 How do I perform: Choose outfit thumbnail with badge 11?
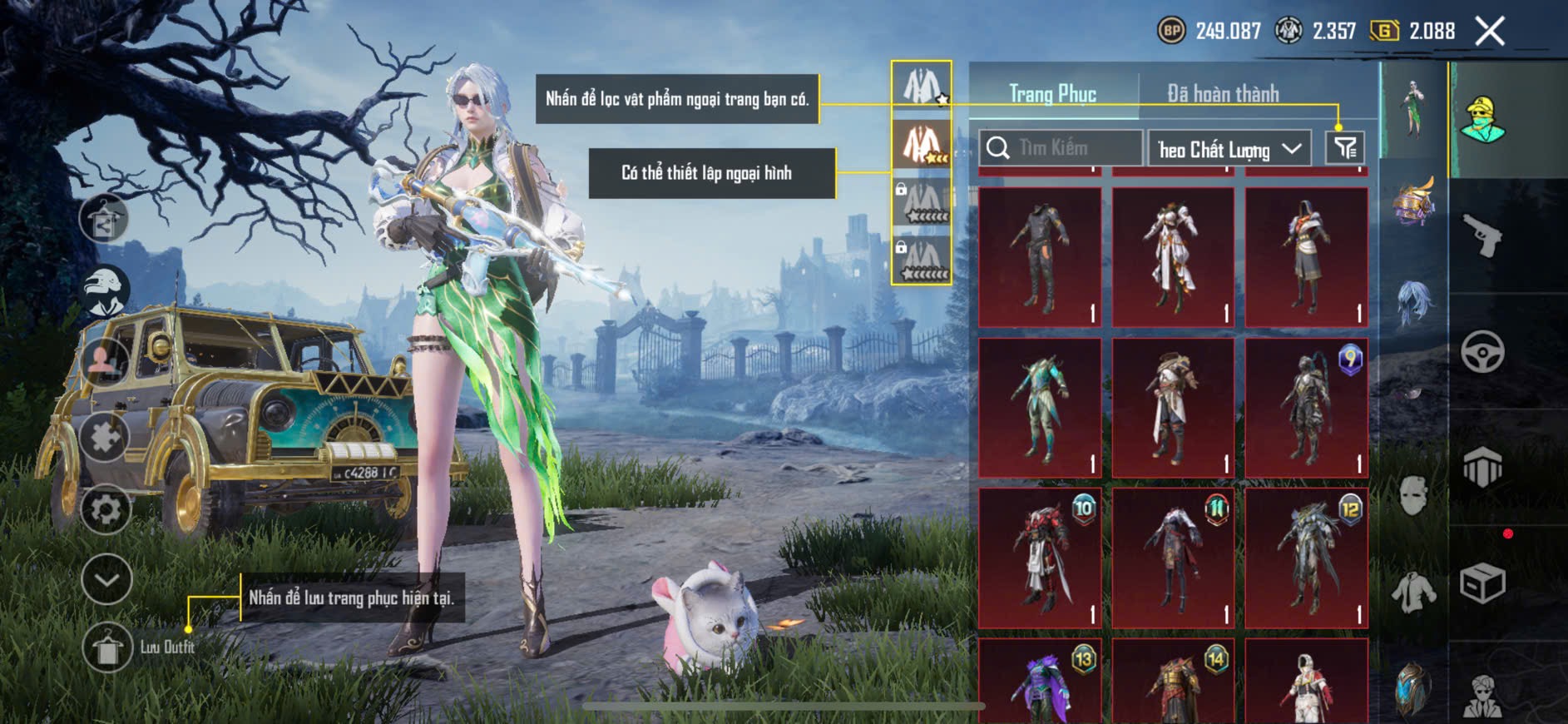pyautogui.click(x=1173, y=558)
